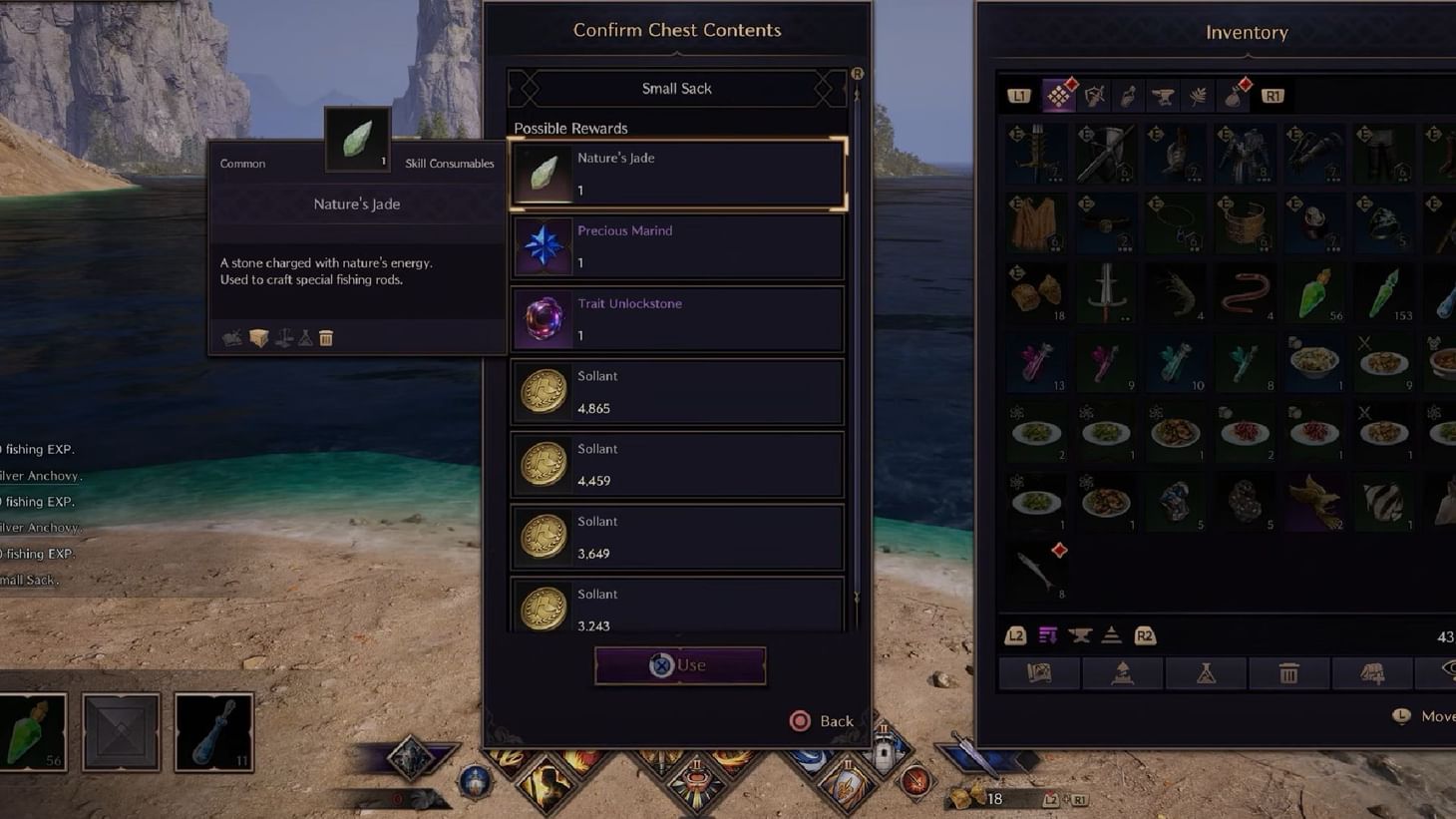The image size is (1456, 819).
Task: Click the flask button below inventory grid
Action: click(1206, 674)
